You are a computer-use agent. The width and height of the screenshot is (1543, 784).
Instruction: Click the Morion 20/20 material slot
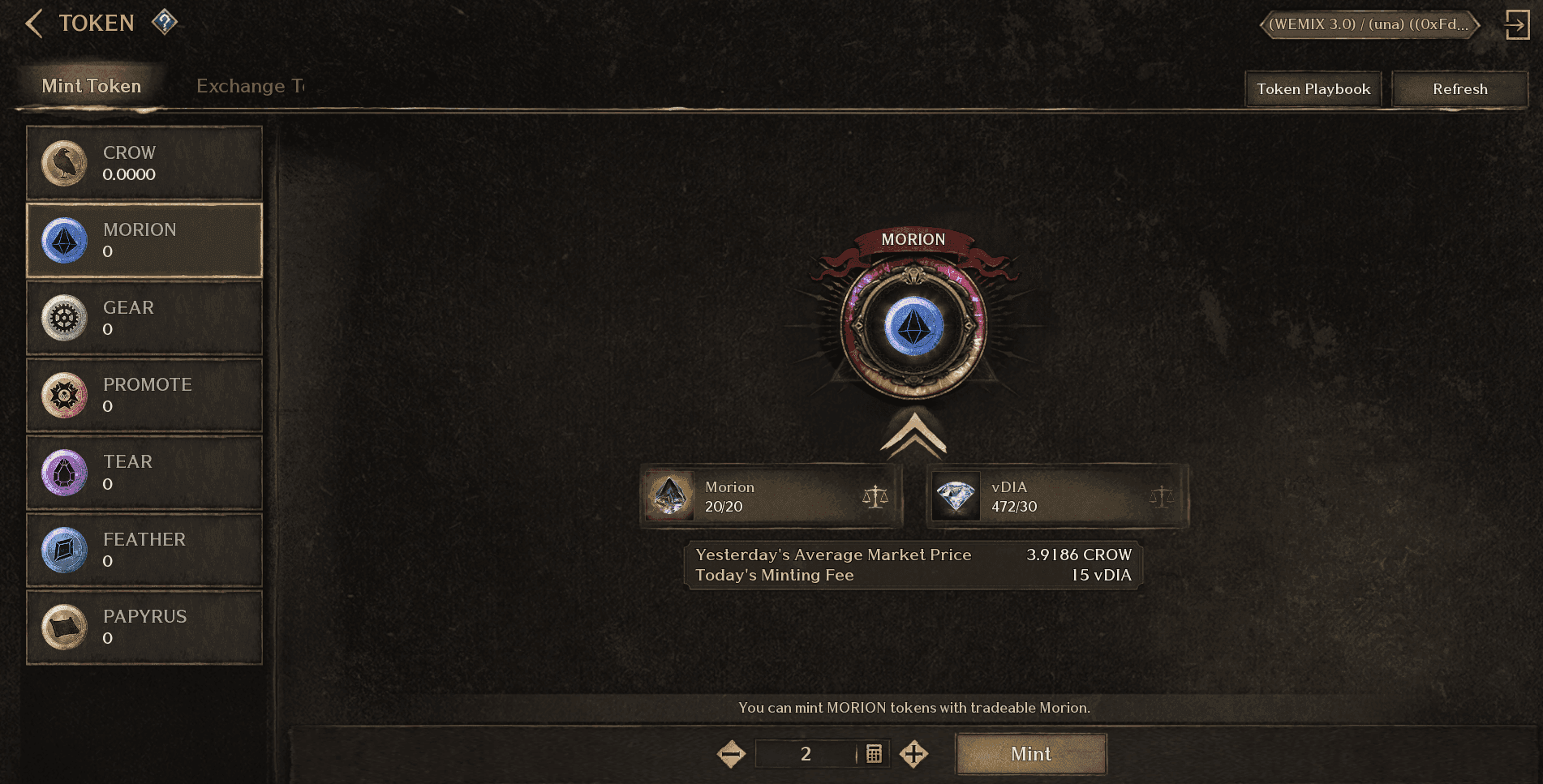(x=771, y=496)
